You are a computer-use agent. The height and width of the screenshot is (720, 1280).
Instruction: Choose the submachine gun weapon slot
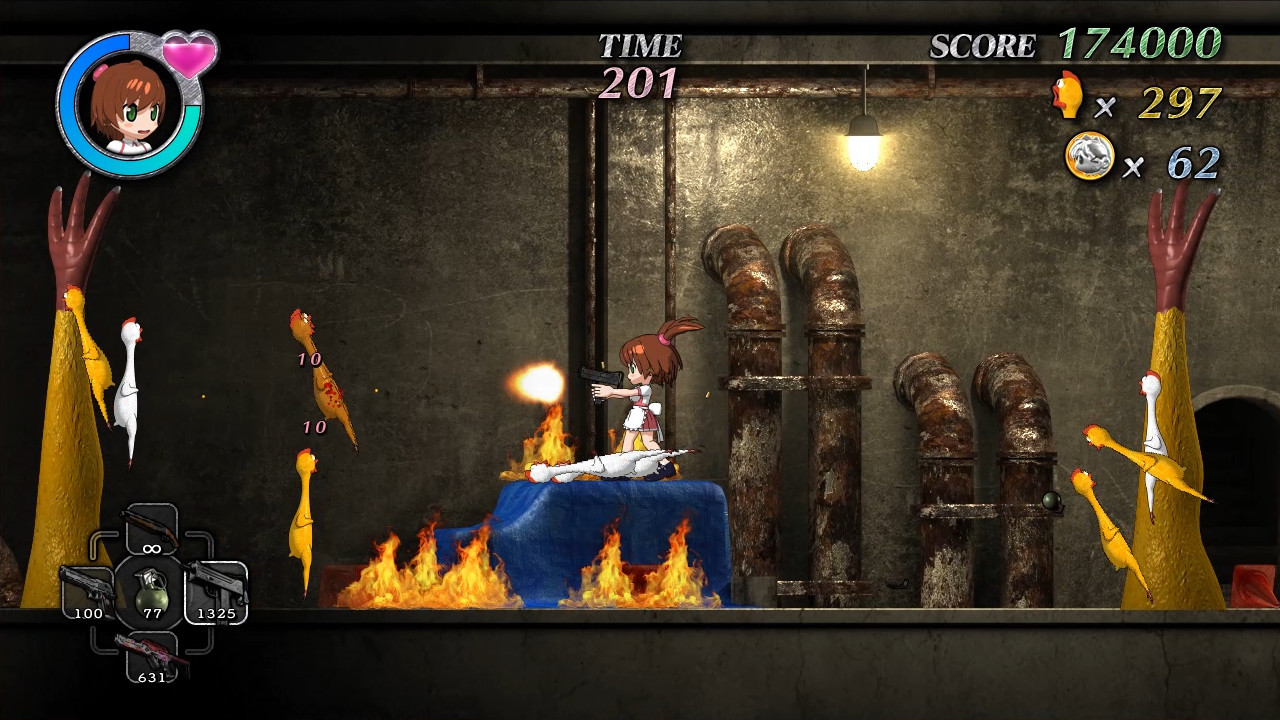[x=216, y=588]
